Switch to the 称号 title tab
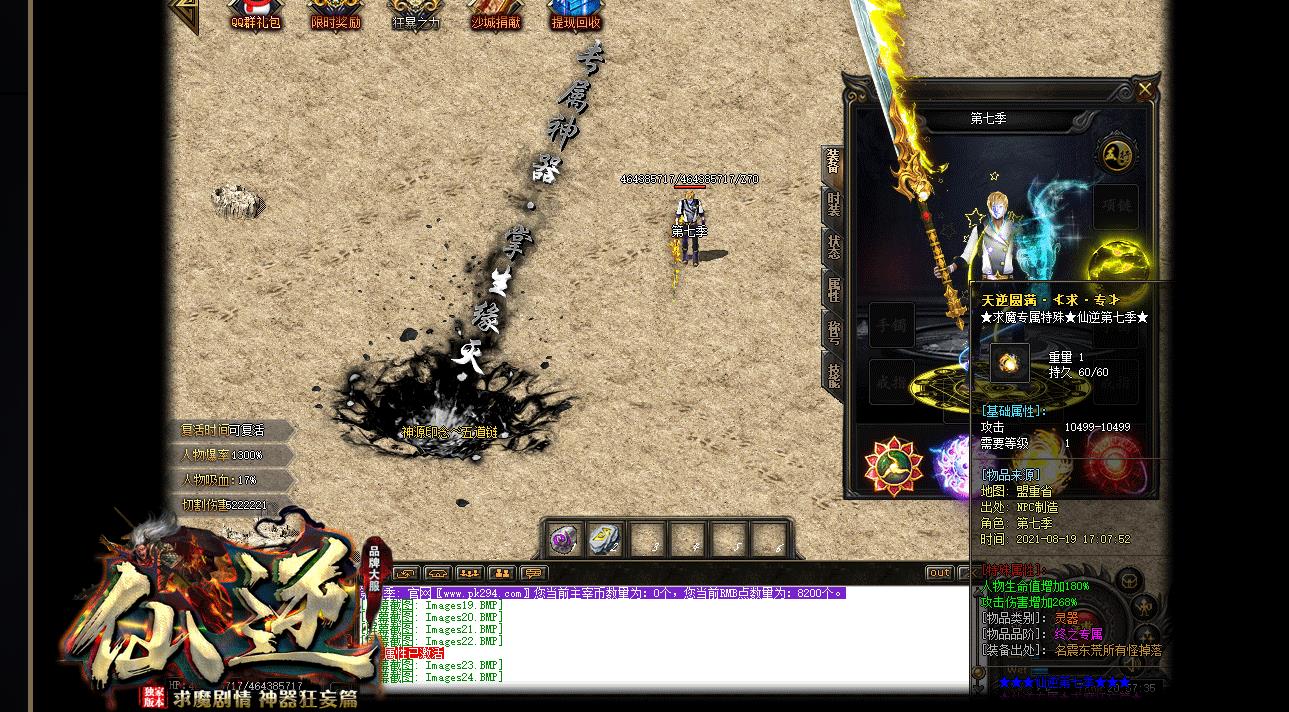This screenshot has height=712, width=1289. coord(833,333)
